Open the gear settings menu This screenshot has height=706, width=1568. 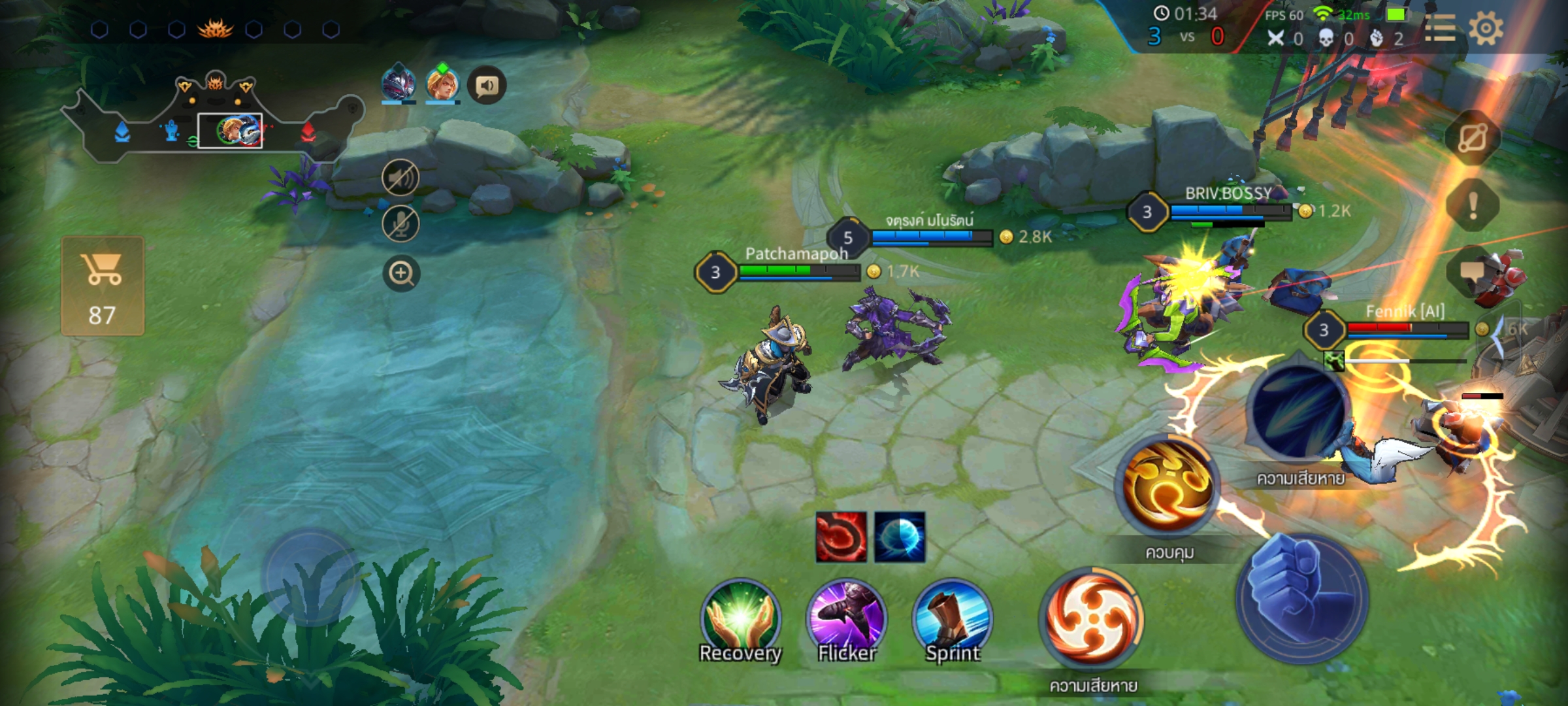click(x=1486, y=29)
